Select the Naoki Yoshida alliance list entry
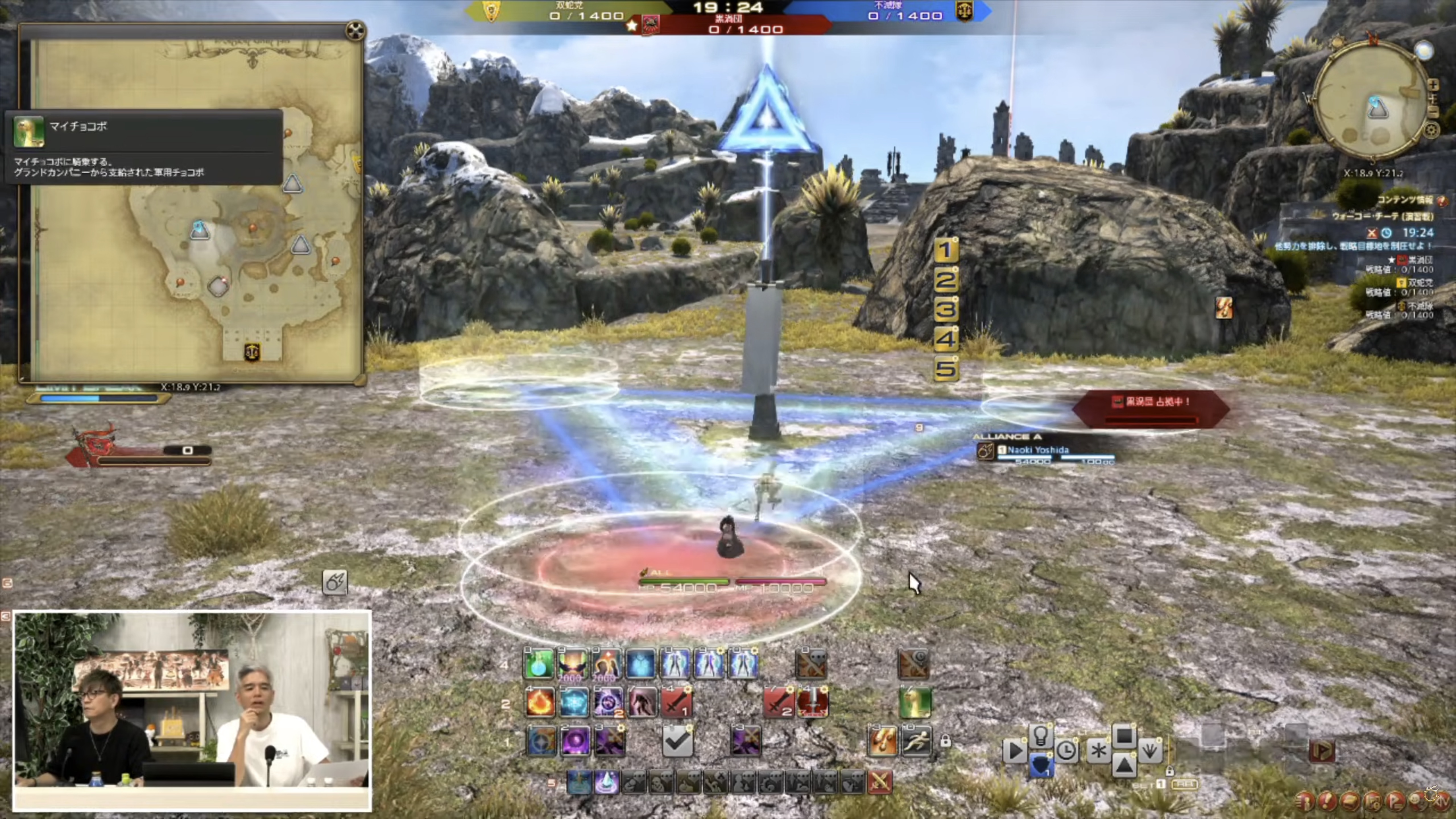The height and width of the screenshot is (819, 1456). pos(1038,450)
